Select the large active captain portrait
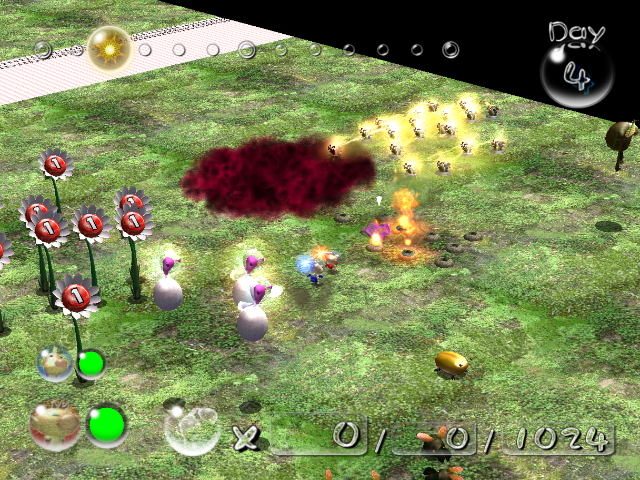The image size is (640, 480). 55,426
